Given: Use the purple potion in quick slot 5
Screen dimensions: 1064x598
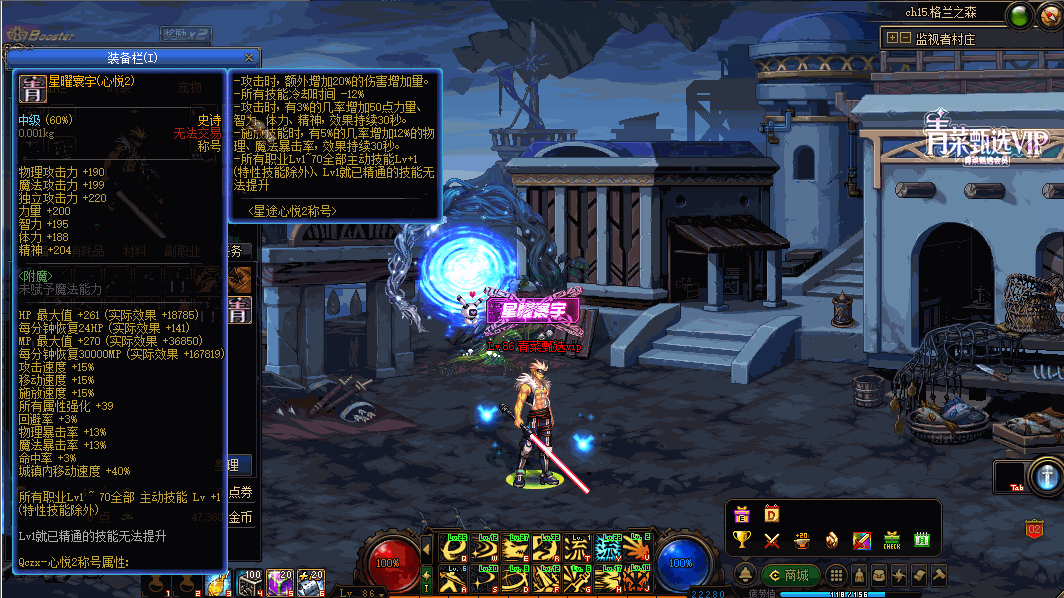Looking at the screenshot, I should 280,582.
